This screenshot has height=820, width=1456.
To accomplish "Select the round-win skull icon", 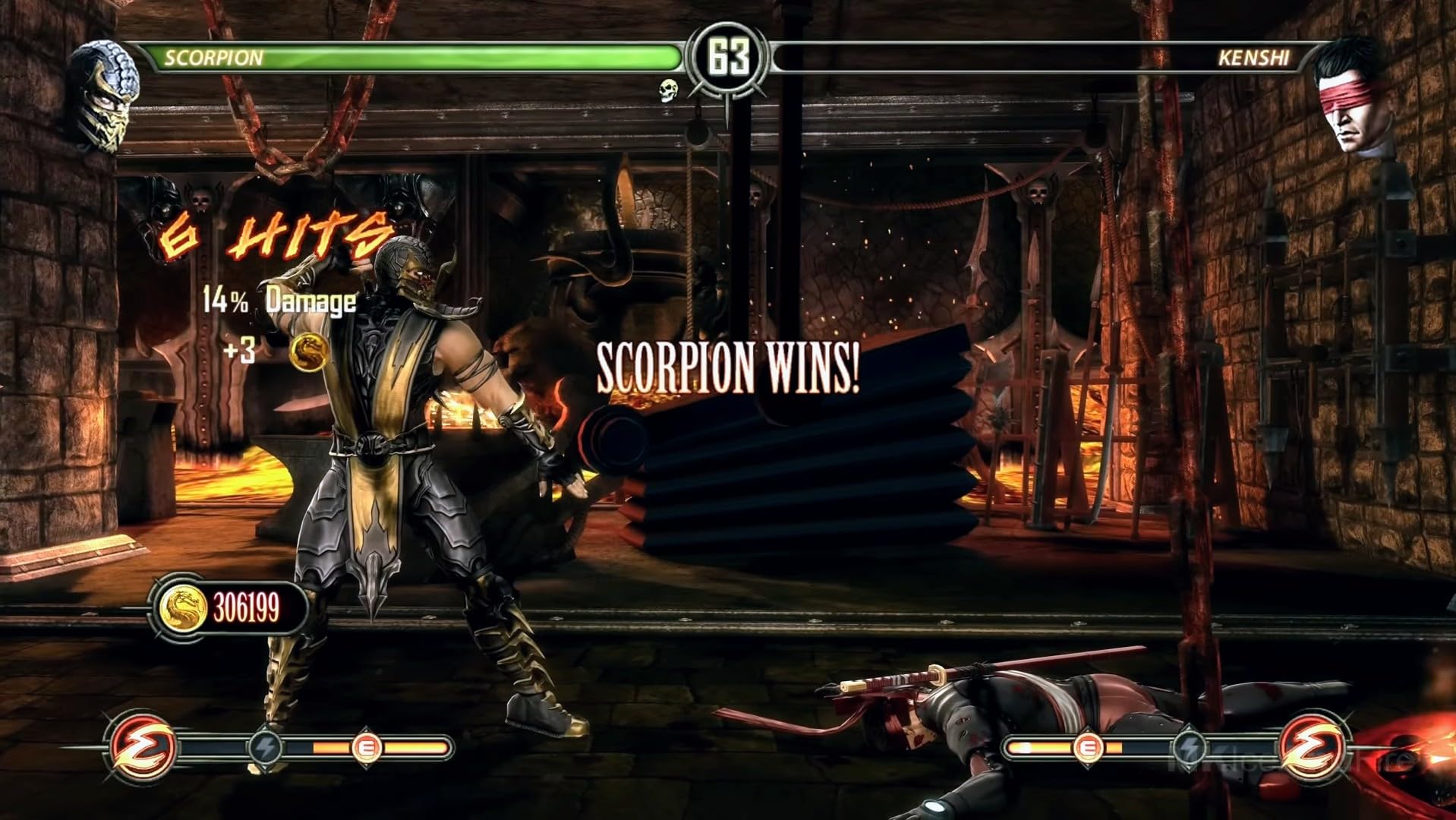I will [668, 90].
